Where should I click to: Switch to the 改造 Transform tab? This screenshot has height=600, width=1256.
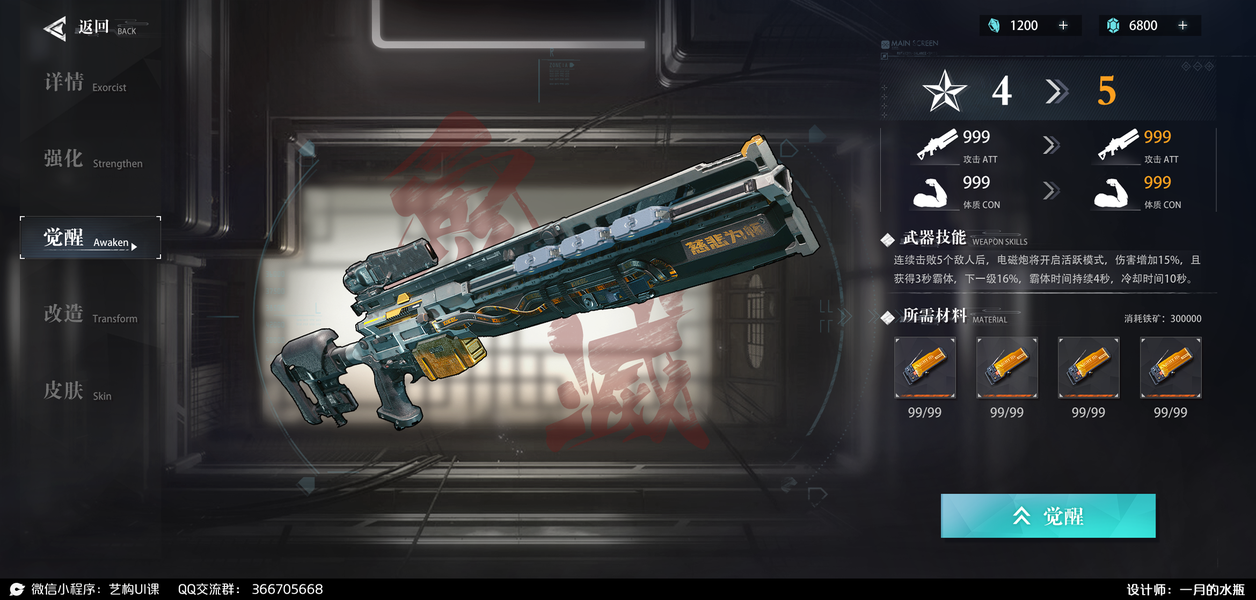90,315
